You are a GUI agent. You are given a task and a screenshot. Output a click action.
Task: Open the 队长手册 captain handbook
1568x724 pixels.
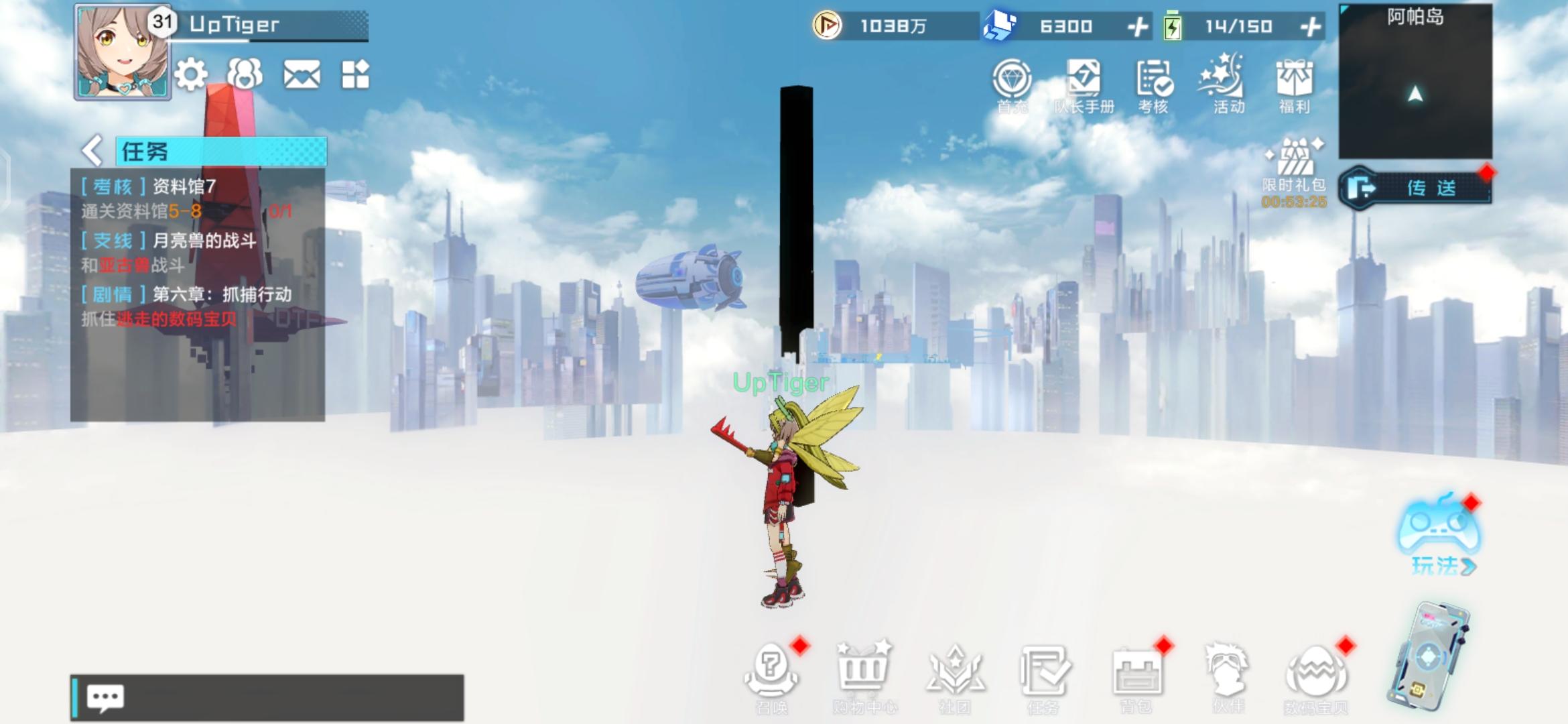(x=1085, y=80)
